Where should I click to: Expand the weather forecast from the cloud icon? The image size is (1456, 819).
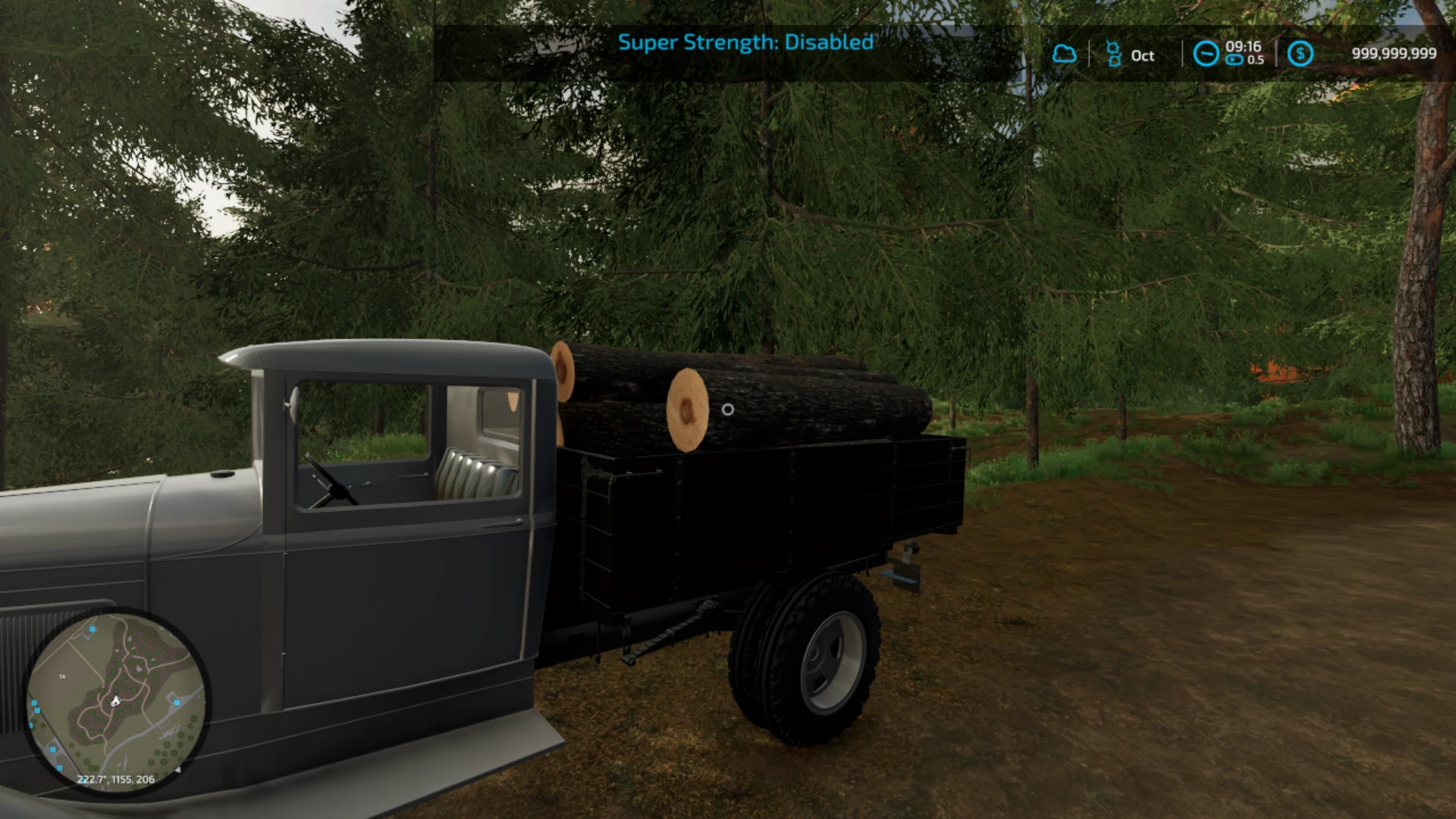1065,54
